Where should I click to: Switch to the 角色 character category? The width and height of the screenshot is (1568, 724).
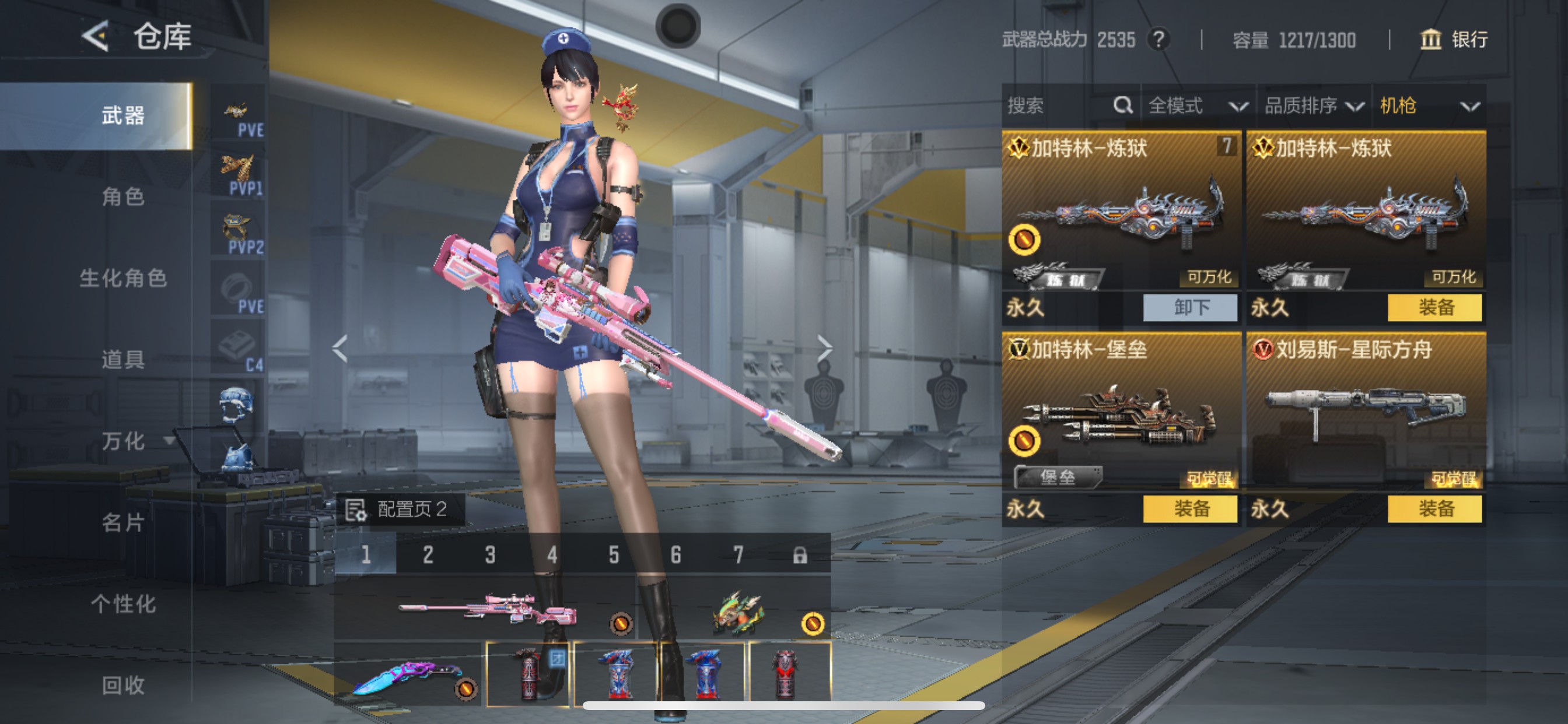[123, 196]
